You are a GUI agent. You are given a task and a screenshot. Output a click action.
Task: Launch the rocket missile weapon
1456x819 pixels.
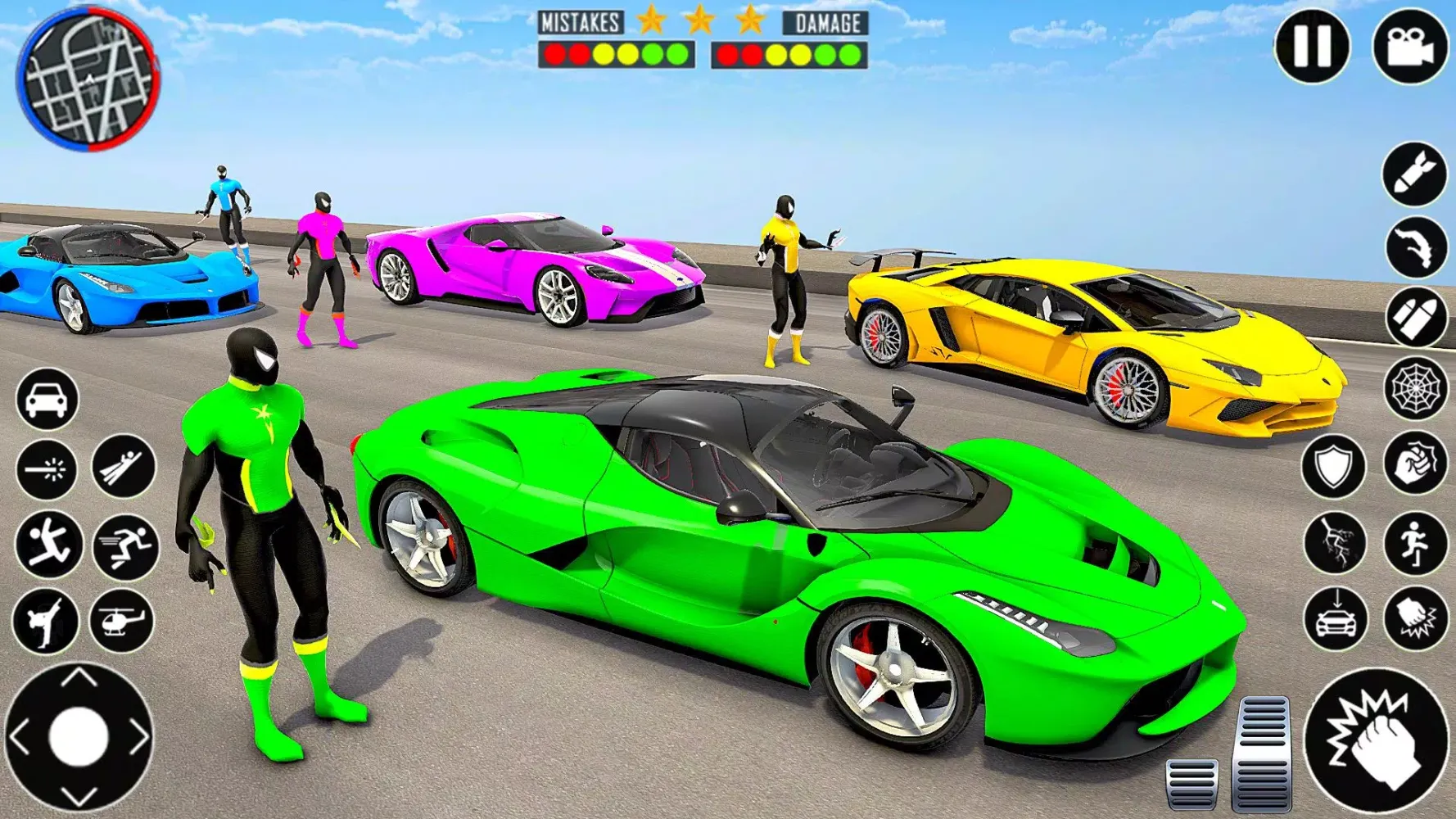click(1414, 174)
